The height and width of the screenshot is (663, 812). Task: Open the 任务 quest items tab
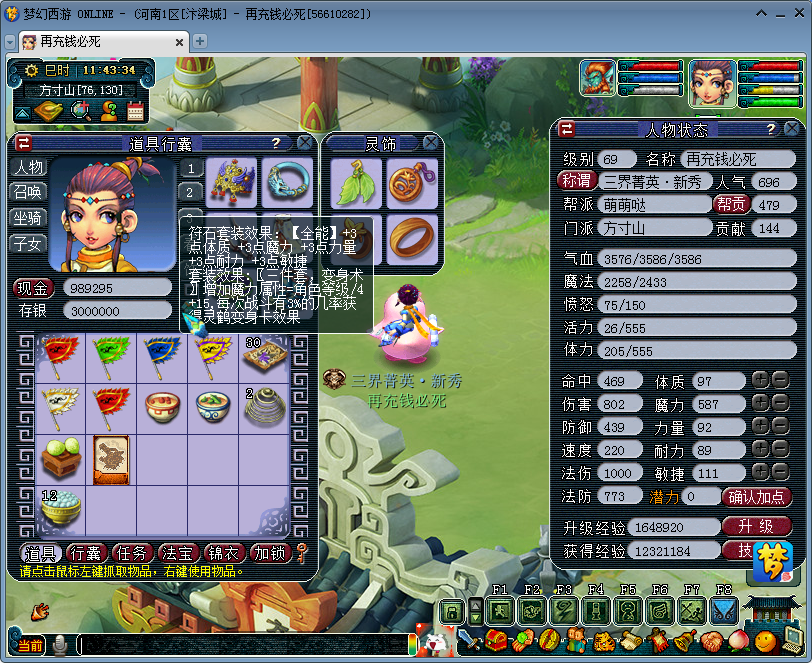pyautogui.click(x=132, y=553)
